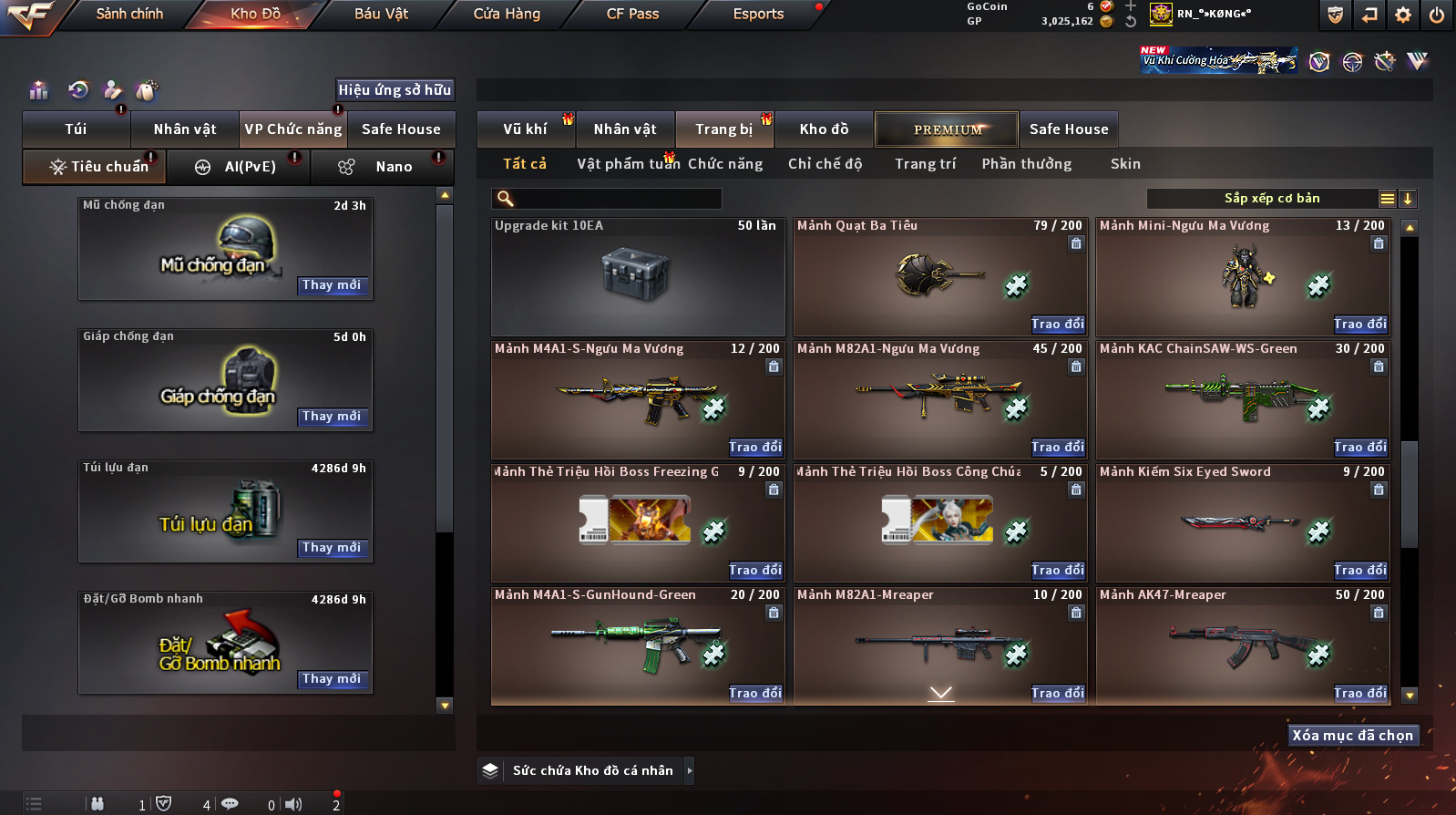The width and height of the screenshot is (1456, 815).
Task: Filter items by Chế độ
Action: point(825,164)
